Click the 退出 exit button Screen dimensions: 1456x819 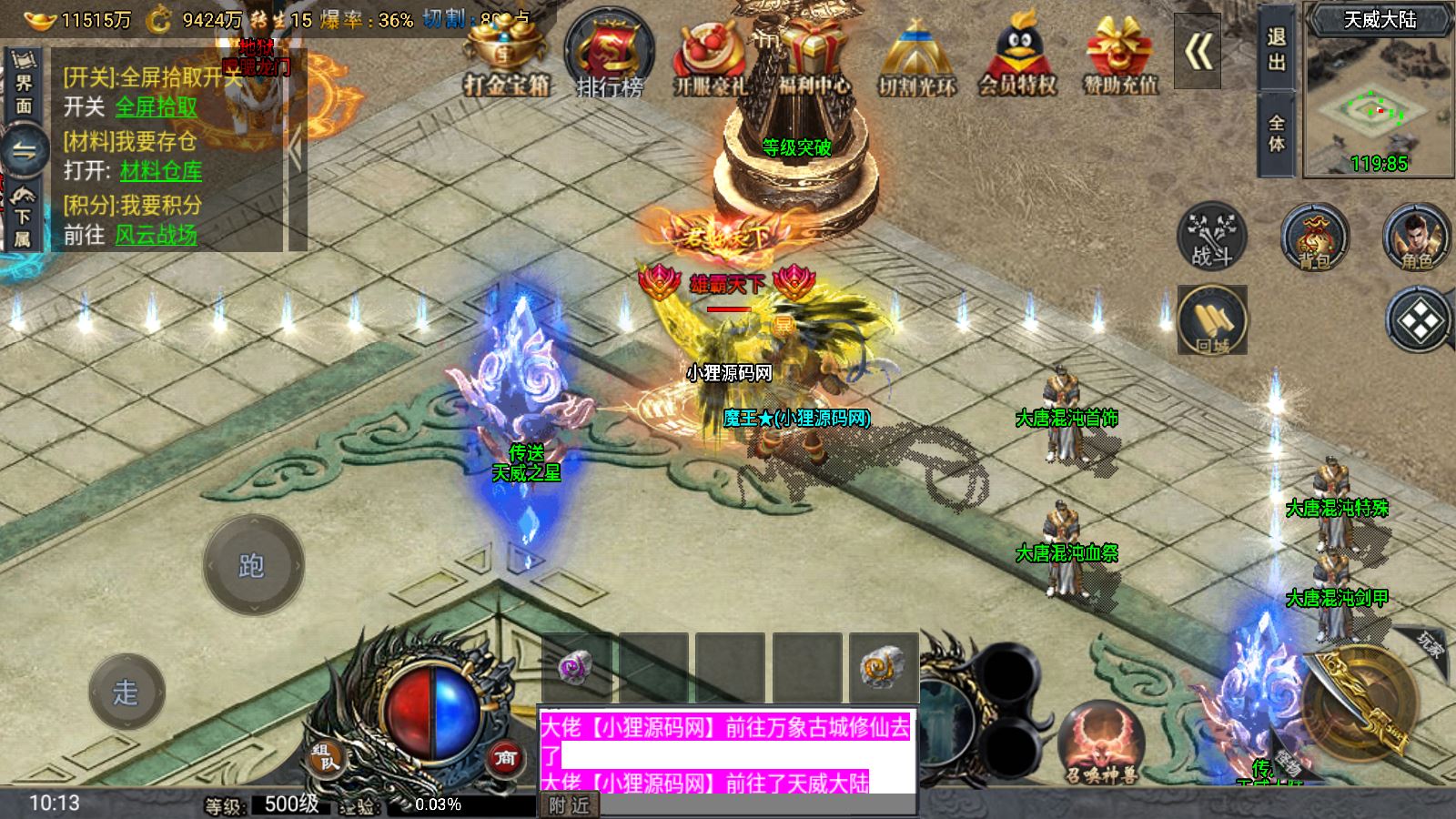coord(1276,49)
